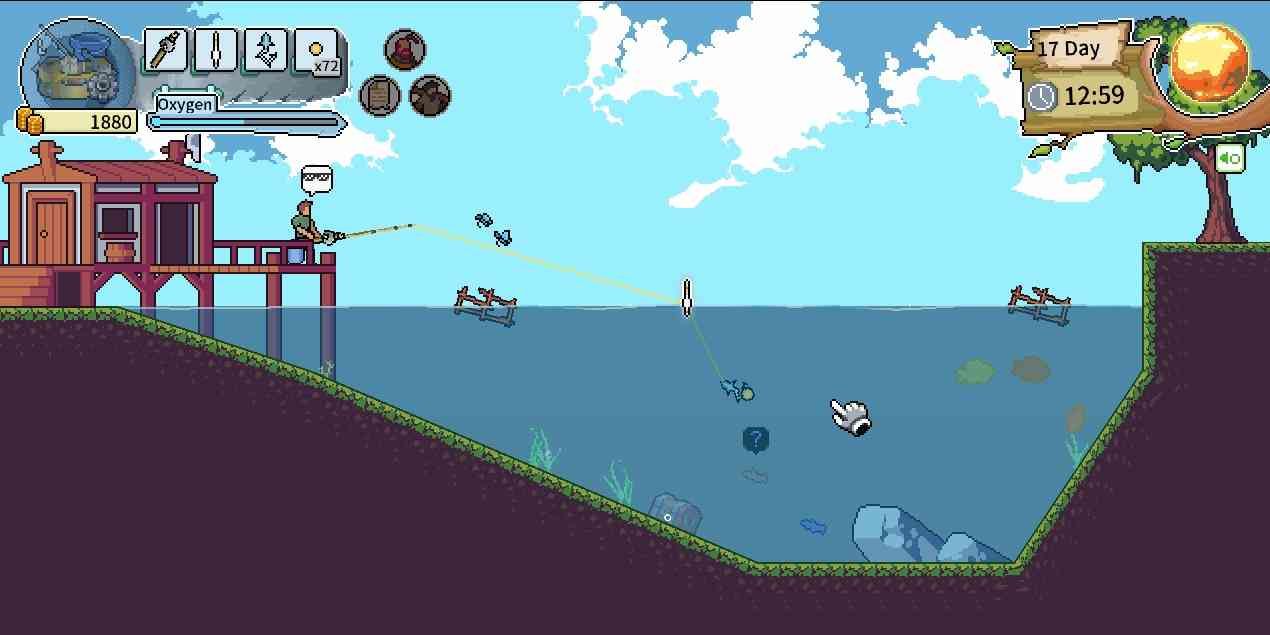
Task: Click the glowing sun orb
Action: [1211, 62]
